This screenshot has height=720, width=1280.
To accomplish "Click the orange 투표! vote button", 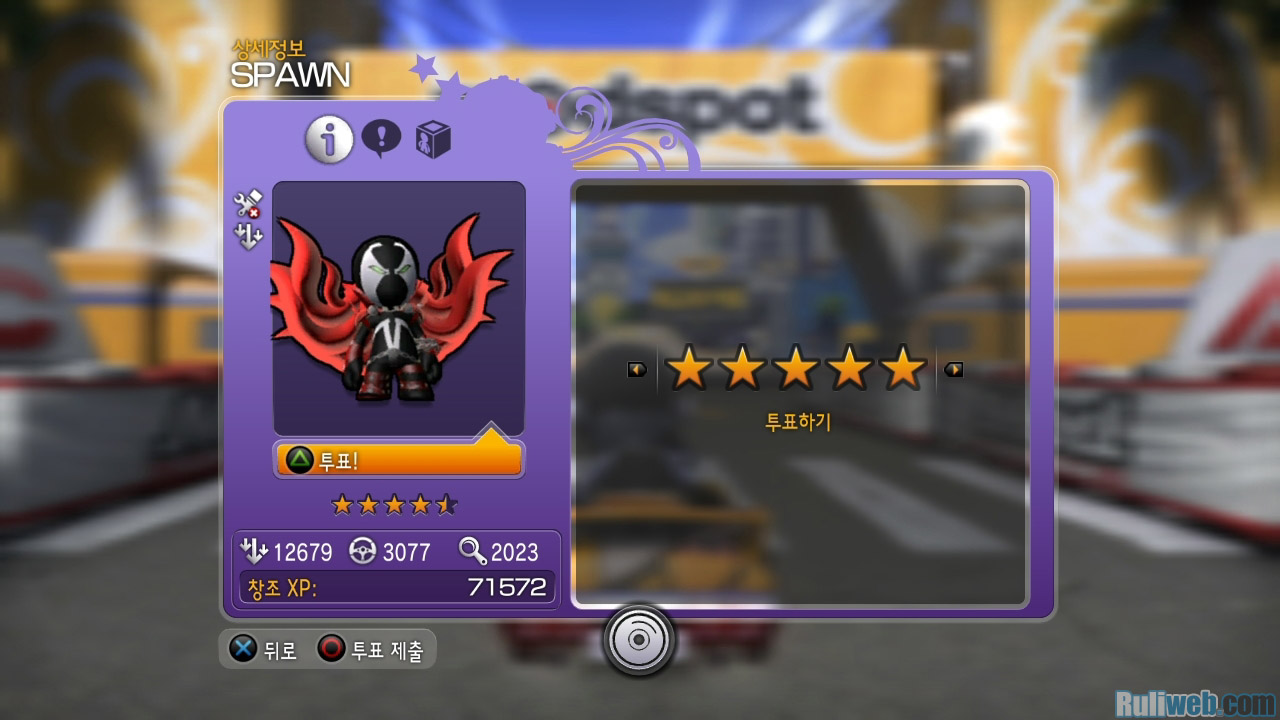I will (x=398, y=459).
